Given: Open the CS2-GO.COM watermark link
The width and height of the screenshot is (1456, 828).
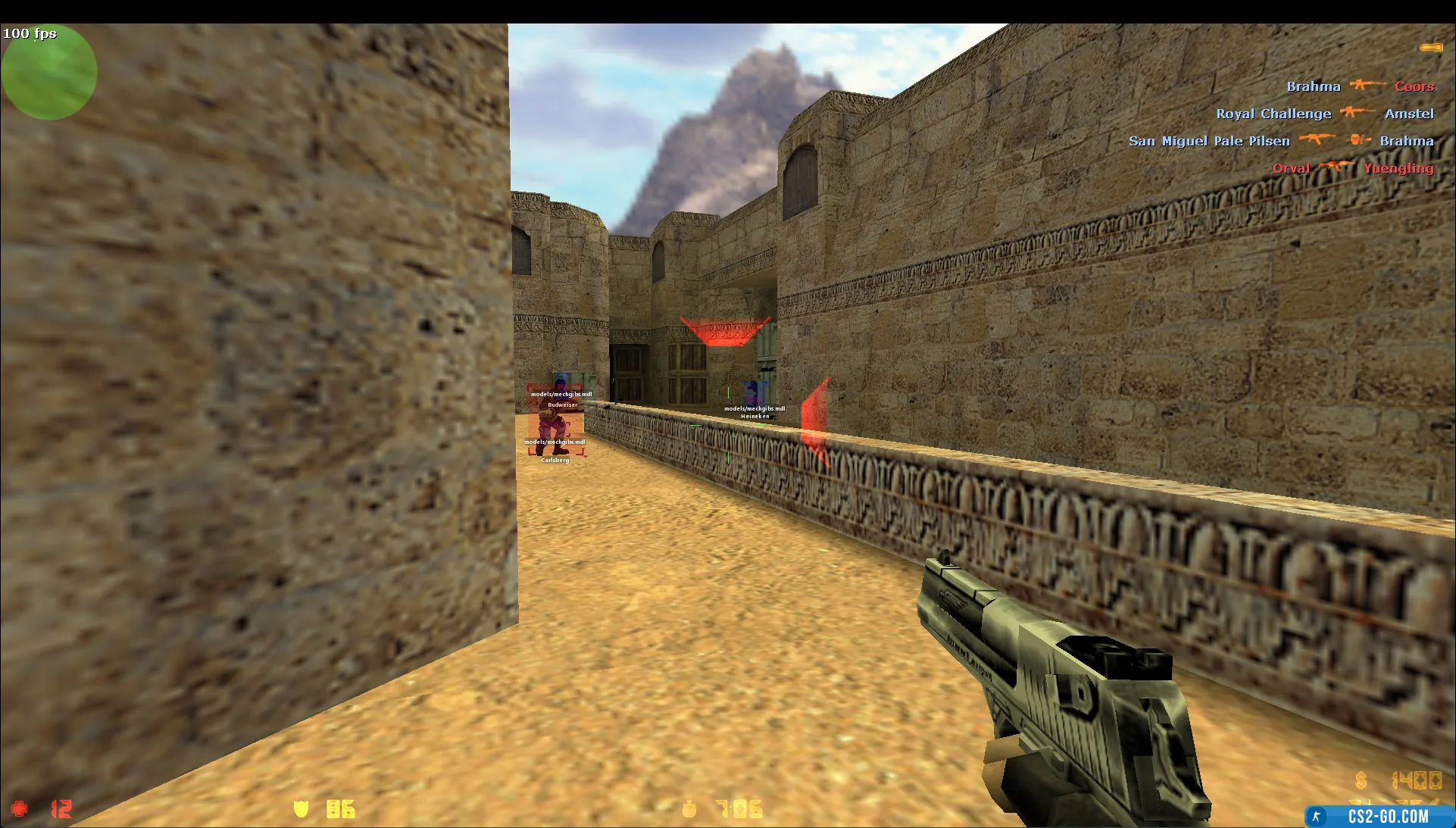Looking at the screenshot, I should coord(1379,816).
